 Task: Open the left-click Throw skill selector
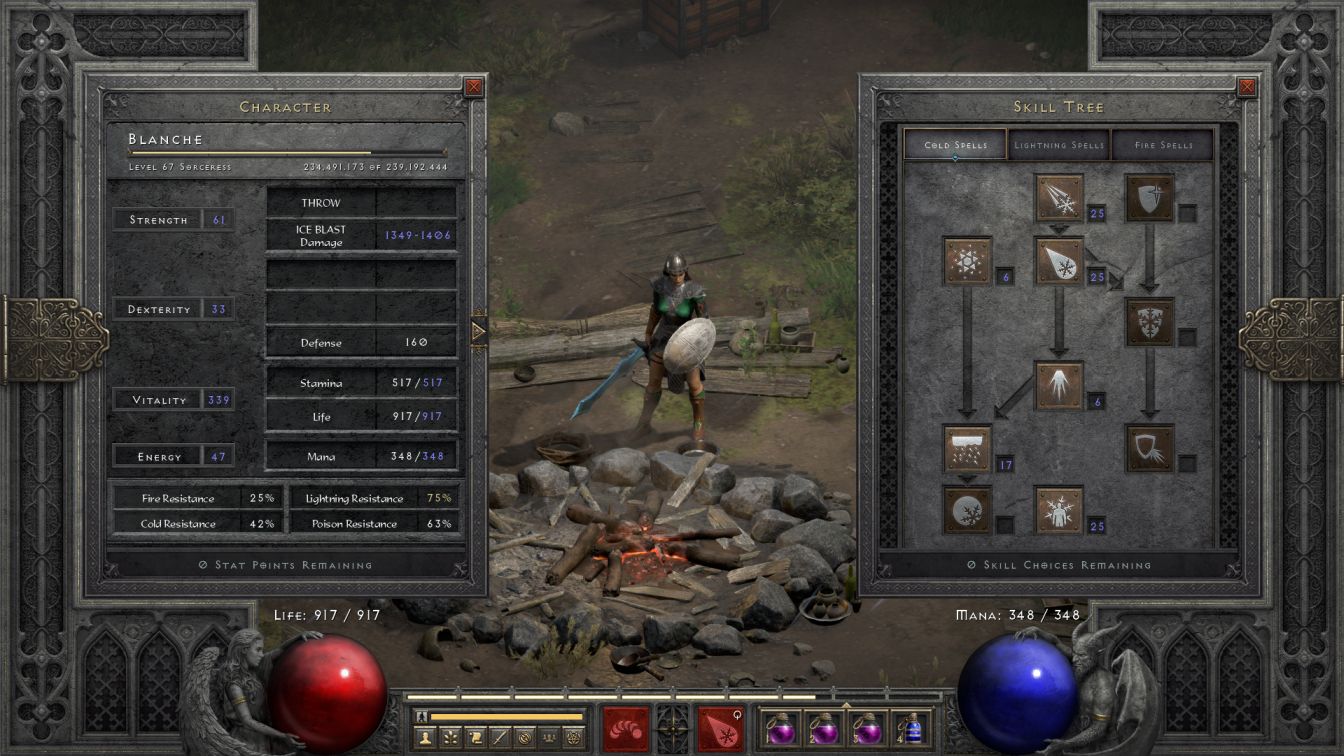coord(626,728)
